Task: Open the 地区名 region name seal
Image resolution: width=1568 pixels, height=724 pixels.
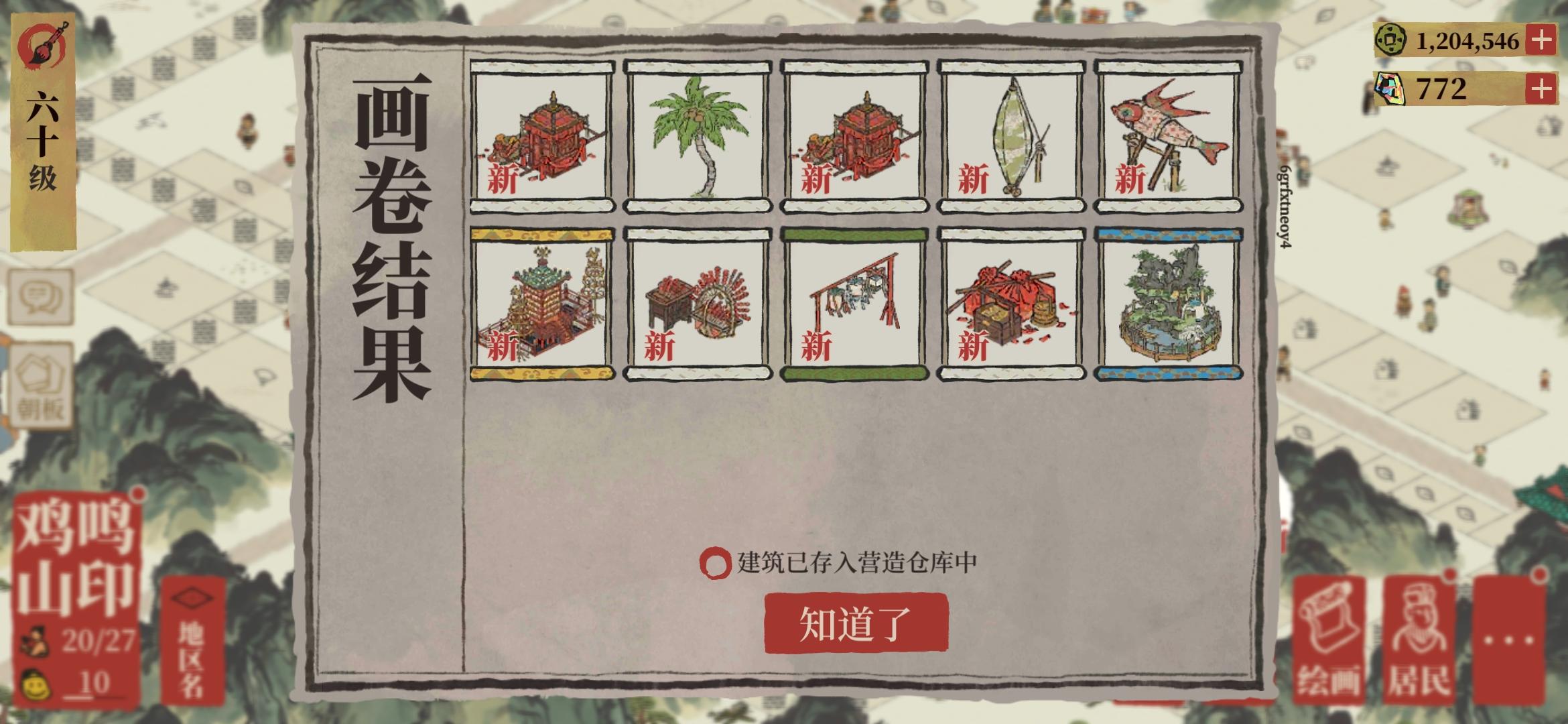Action: pos(192,639)
